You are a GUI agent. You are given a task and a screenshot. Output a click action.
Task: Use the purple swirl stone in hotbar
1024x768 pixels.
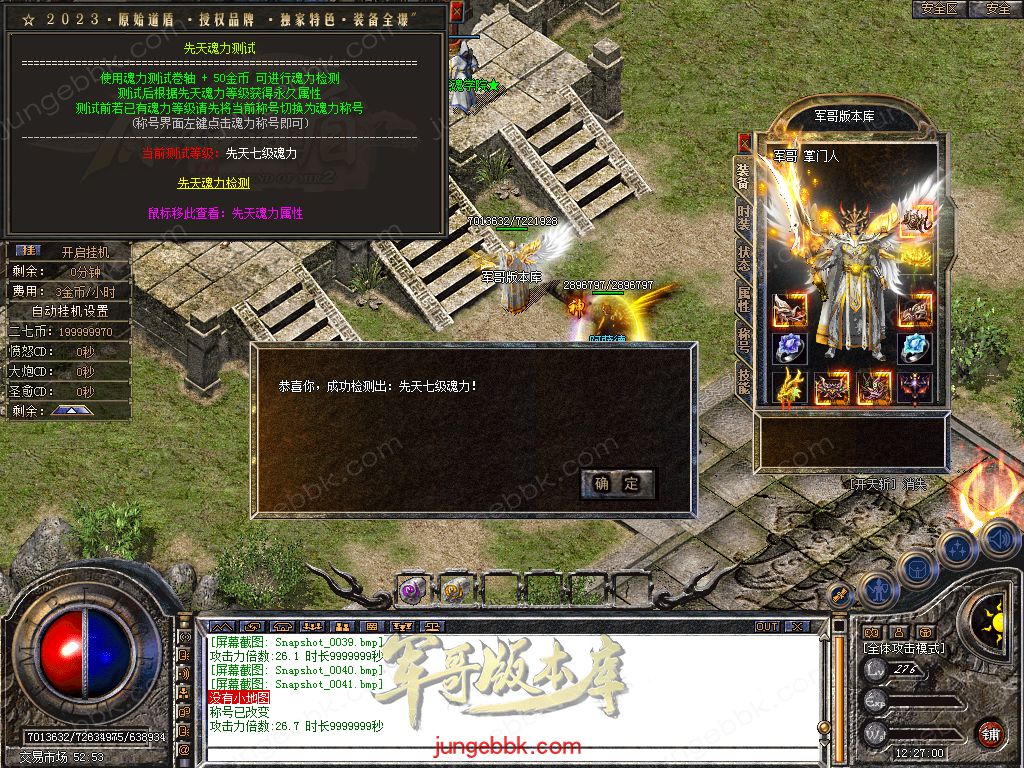[x=412, y=589]
